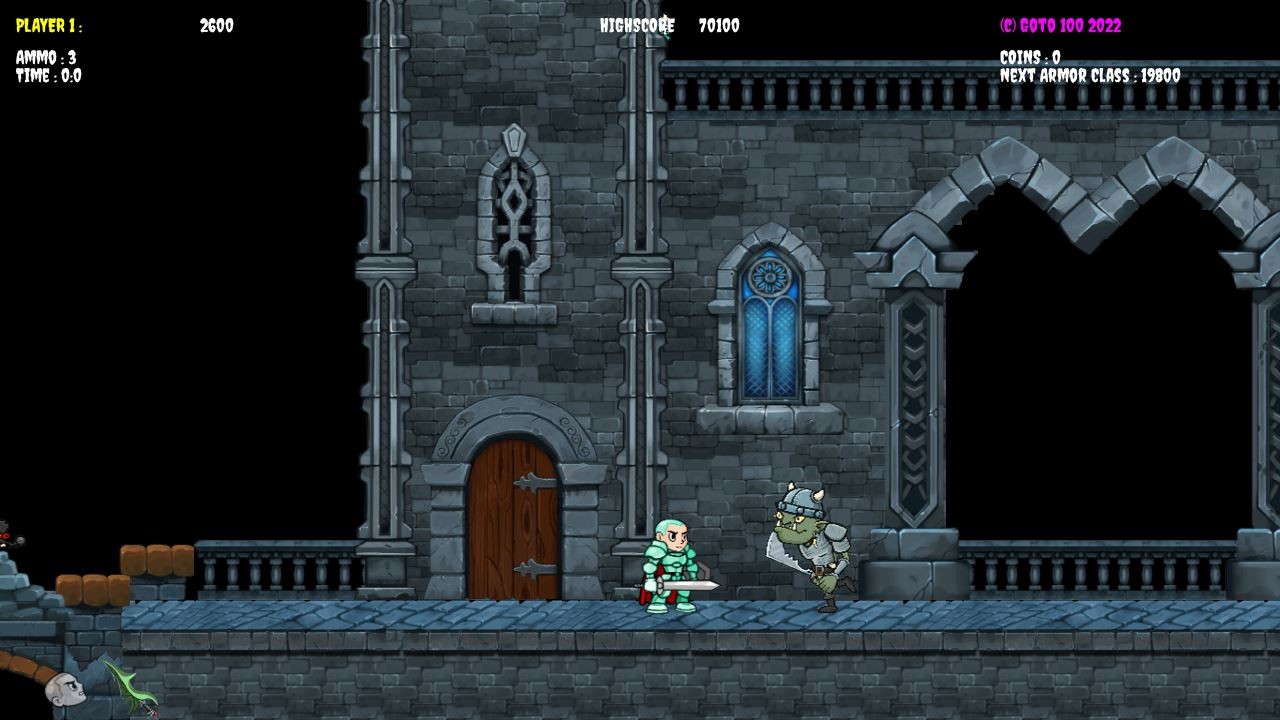Click the knight player character
This screenshot has height=720, width=1280.
675,565
